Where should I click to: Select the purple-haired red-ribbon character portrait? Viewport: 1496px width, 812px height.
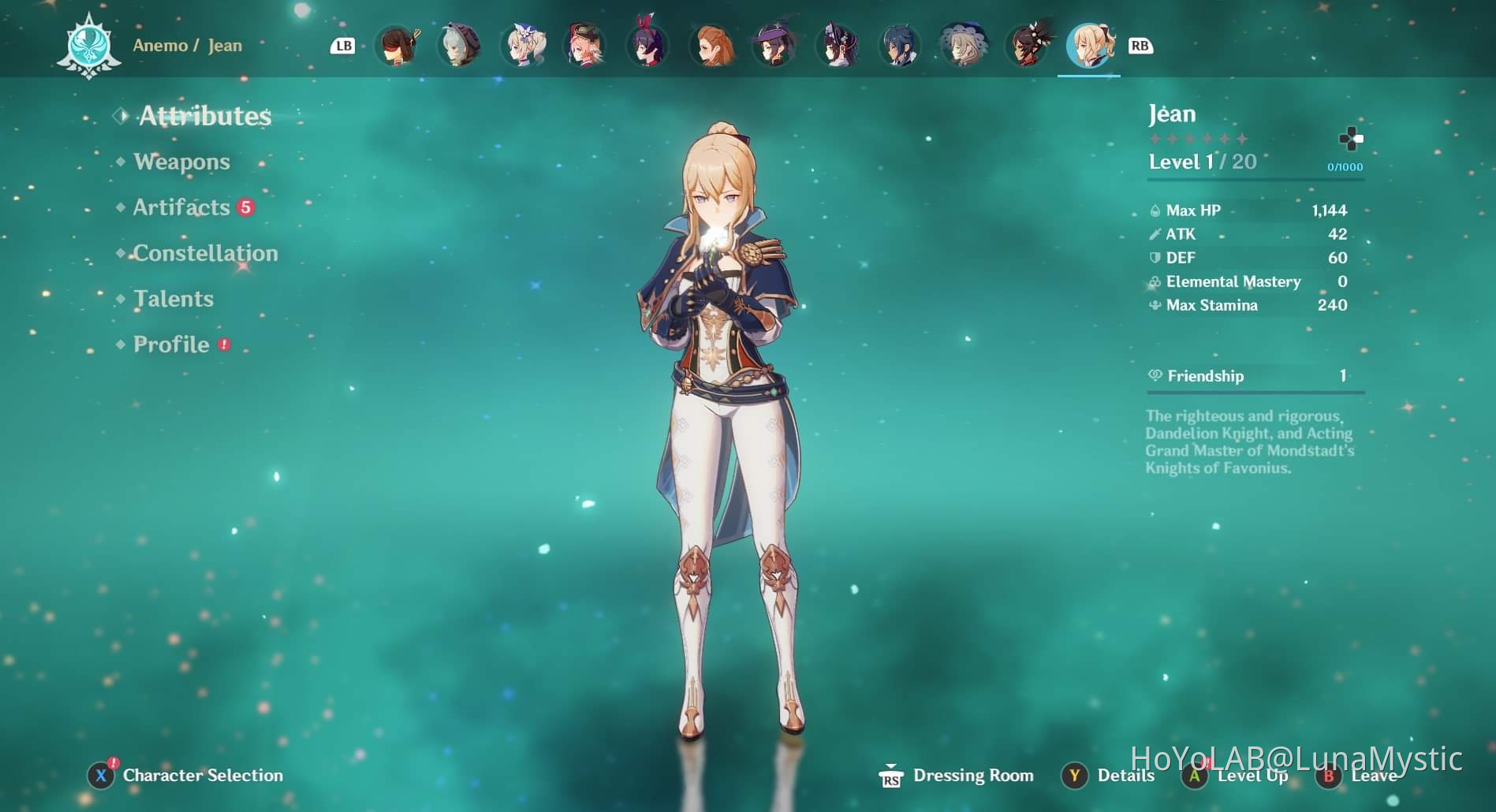tap(648, 46)
